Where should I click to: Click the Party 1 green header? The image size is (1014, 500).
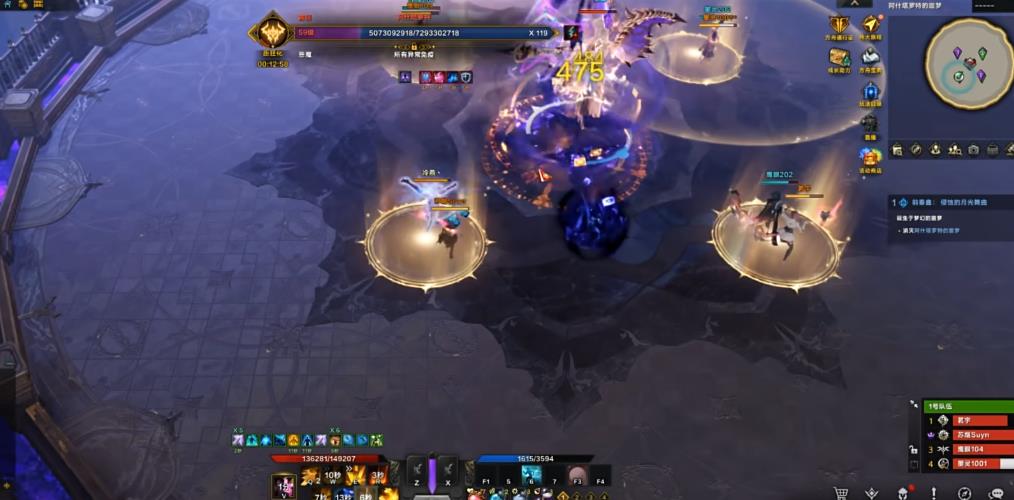tap(961, 406)
